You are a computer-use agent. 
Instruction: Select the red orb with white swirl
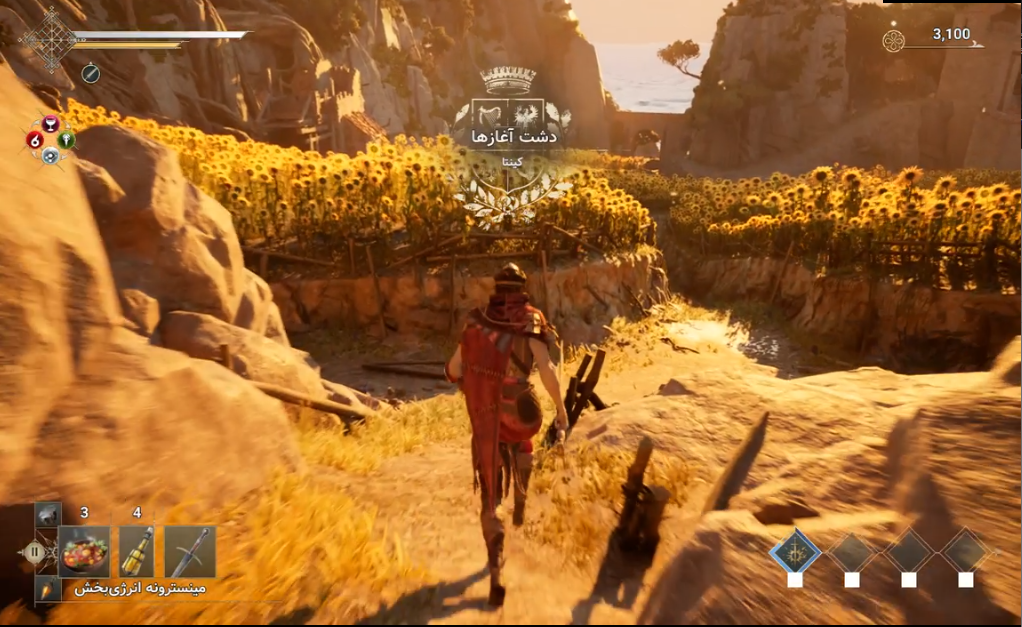(35, 140)
